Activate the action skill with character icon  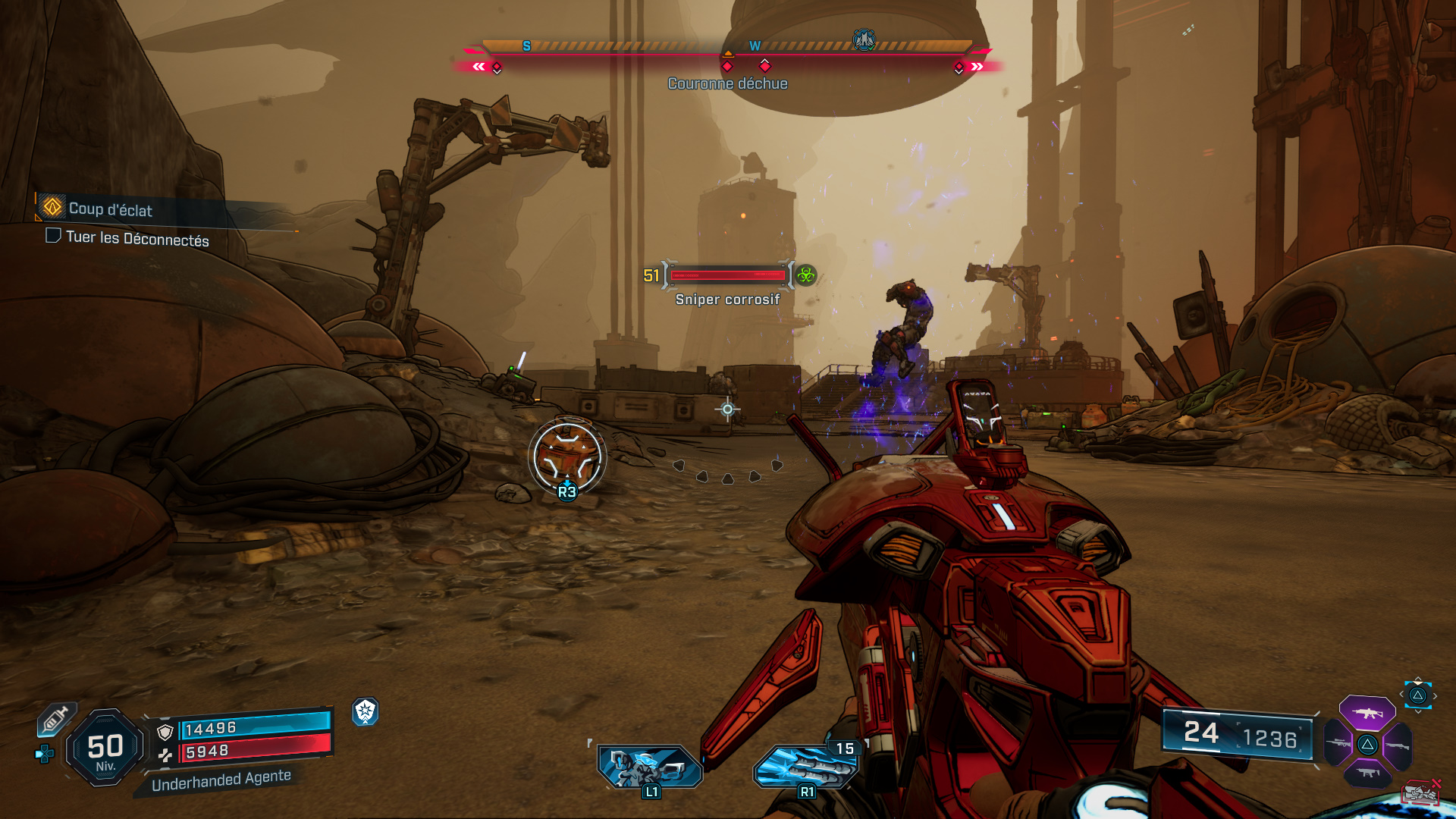pyautogui.click(x=648, y=766)
